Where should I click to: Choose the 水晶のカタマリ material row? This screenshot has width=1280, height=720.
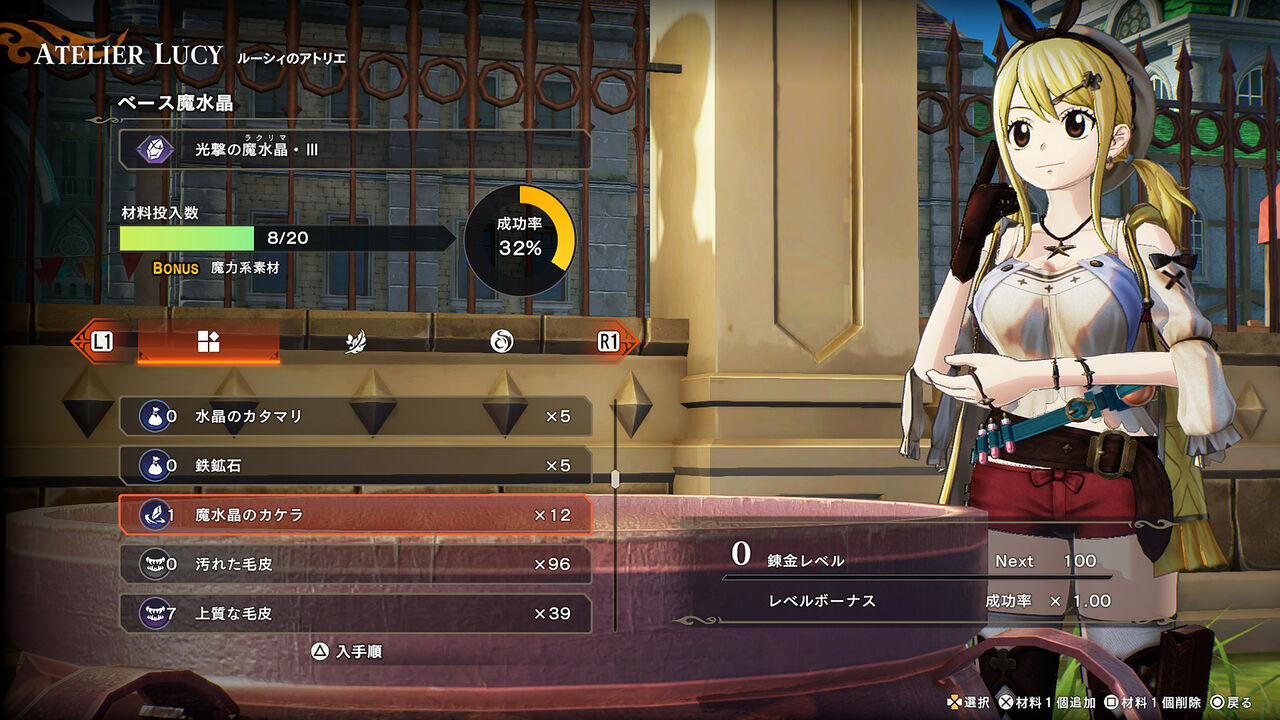pos(355,416)
